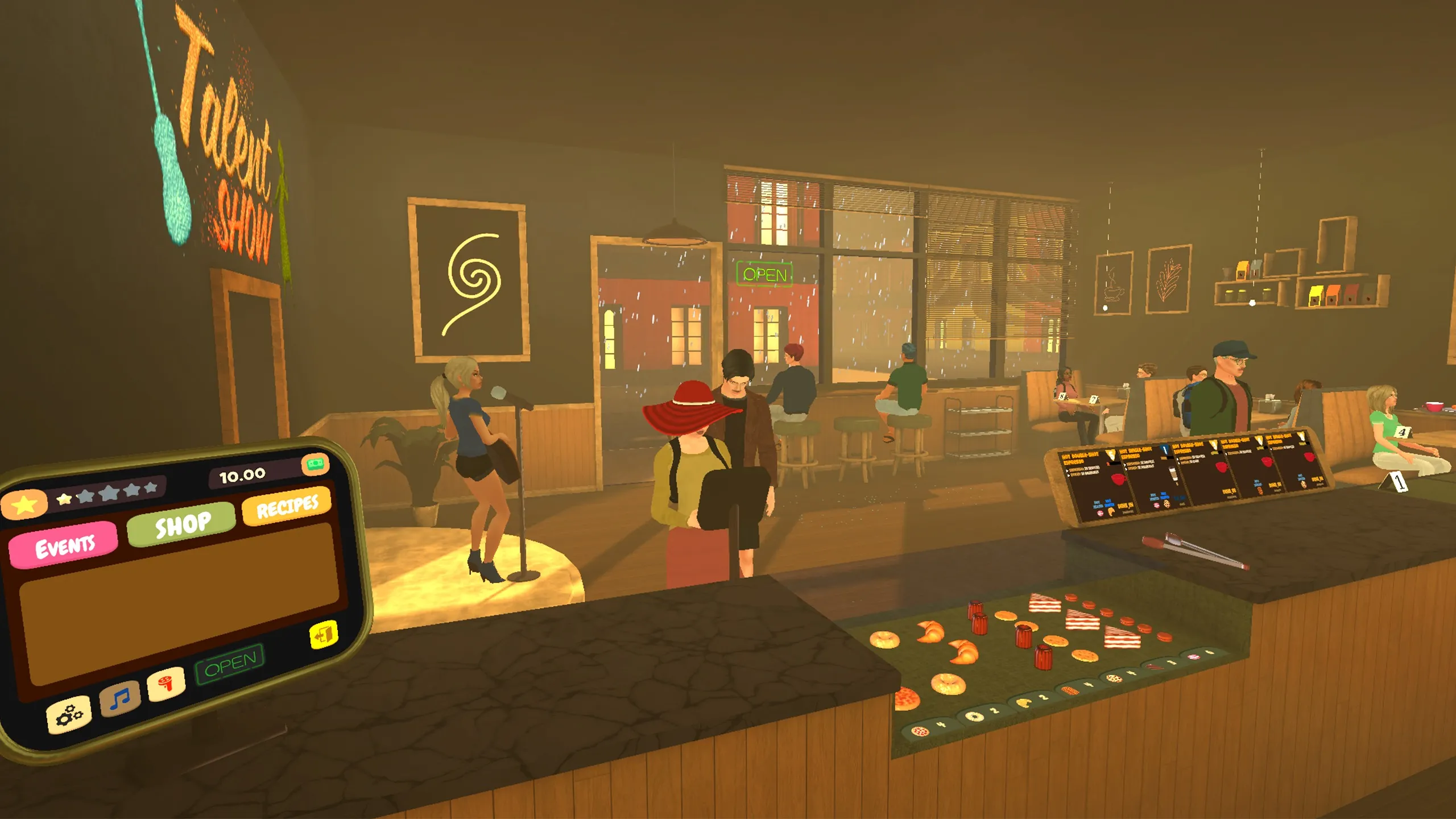Toggle the green OPEN sign on the tablet
Viewport: 1456px width, 819px height.
(230, 663)
